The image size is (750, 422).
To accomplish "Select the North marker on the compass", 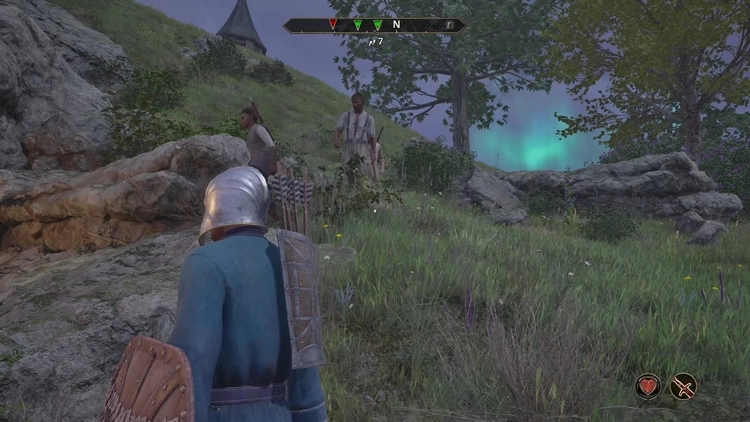I will [x=396, y=24].
